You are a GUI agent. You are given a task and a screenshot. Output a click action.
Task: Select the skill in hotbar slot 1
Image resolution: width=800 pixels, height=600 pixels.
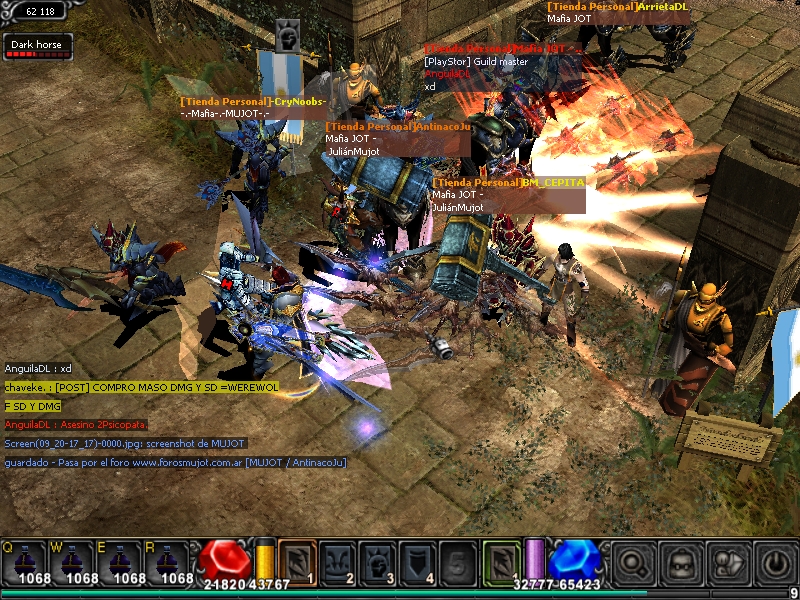tap(297, 561)
